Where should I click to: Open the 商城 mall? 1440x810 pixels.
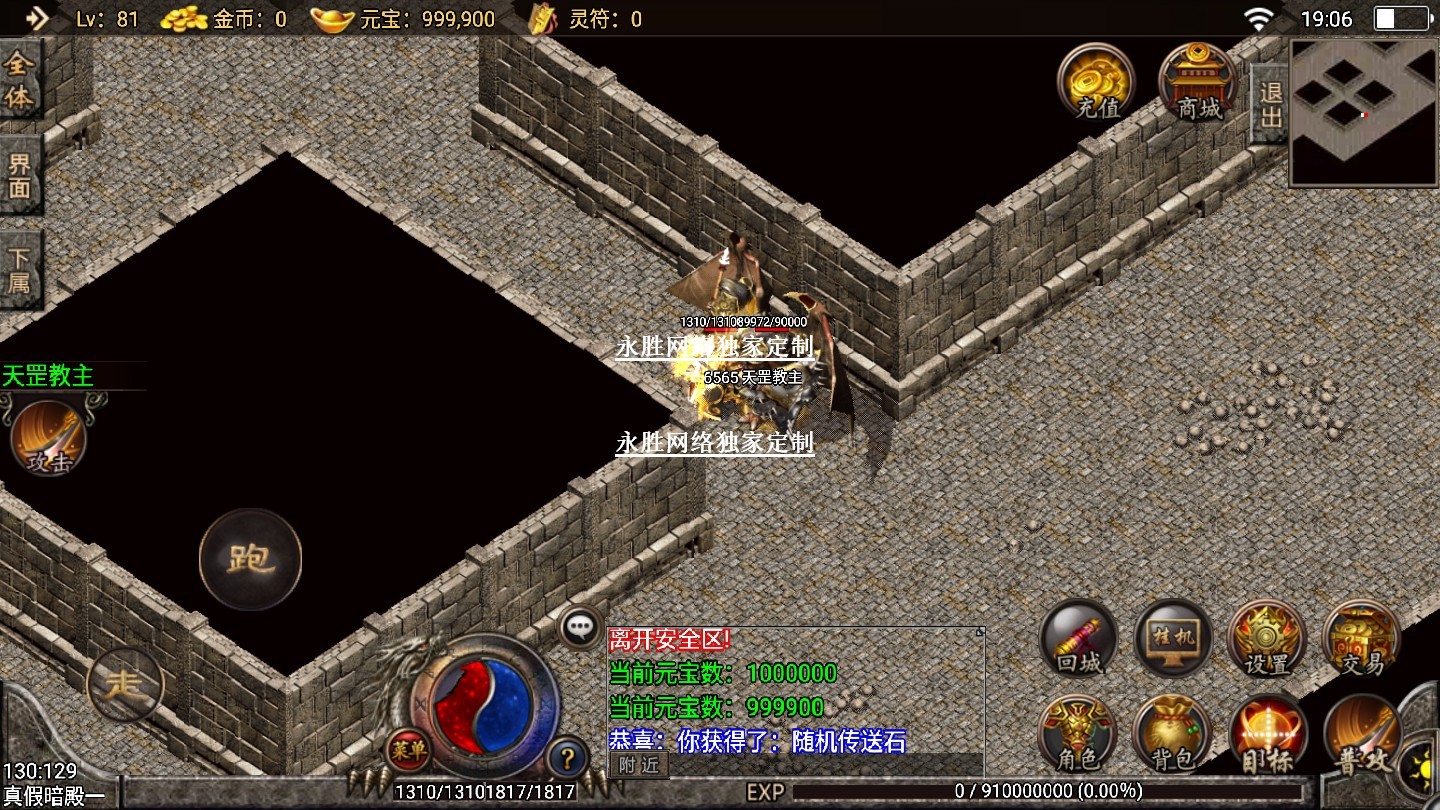(1198, 80)
